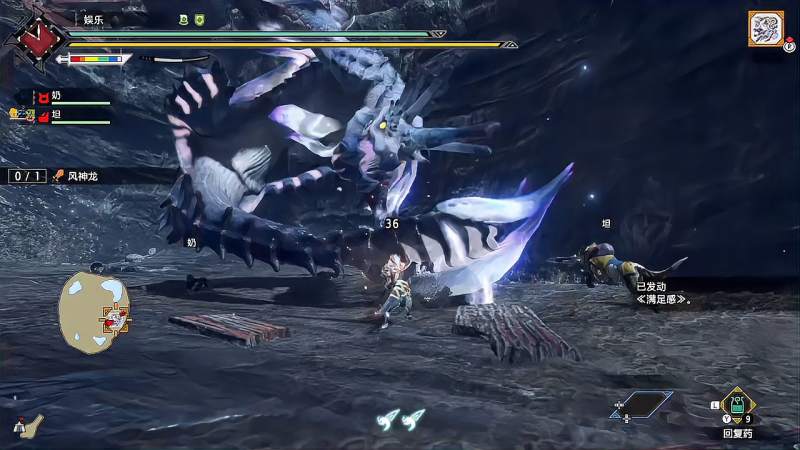Open the blue action bar panel
The image size is (800, 450).
641,404
